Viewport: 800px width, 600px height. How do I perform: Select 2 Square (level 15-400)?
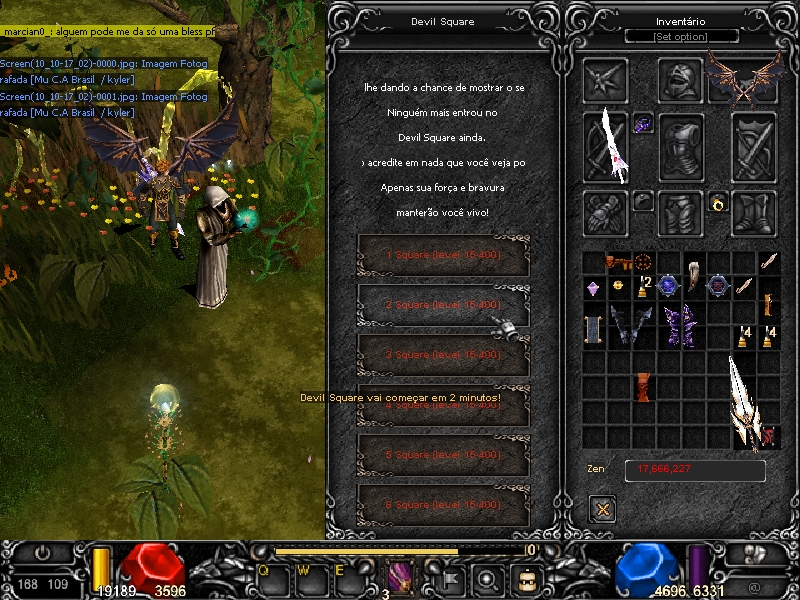(x=443, y=305)
